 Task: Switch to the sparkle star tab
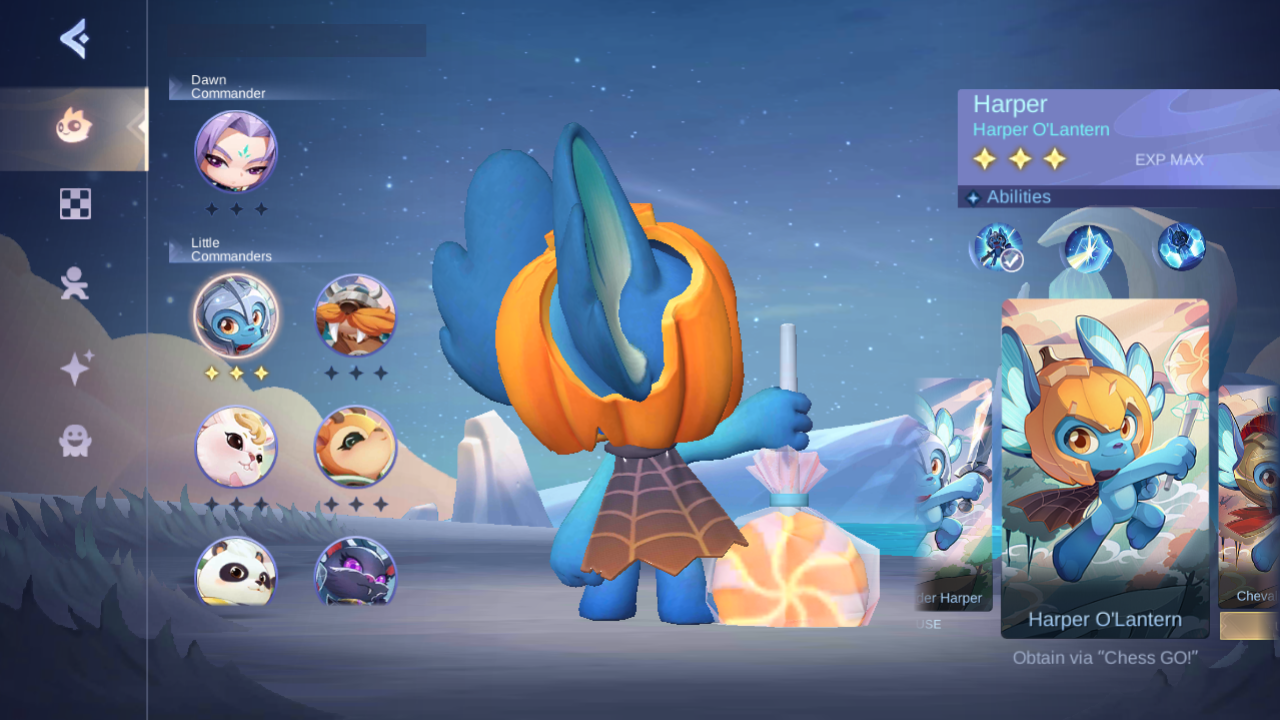click(75, 368)
